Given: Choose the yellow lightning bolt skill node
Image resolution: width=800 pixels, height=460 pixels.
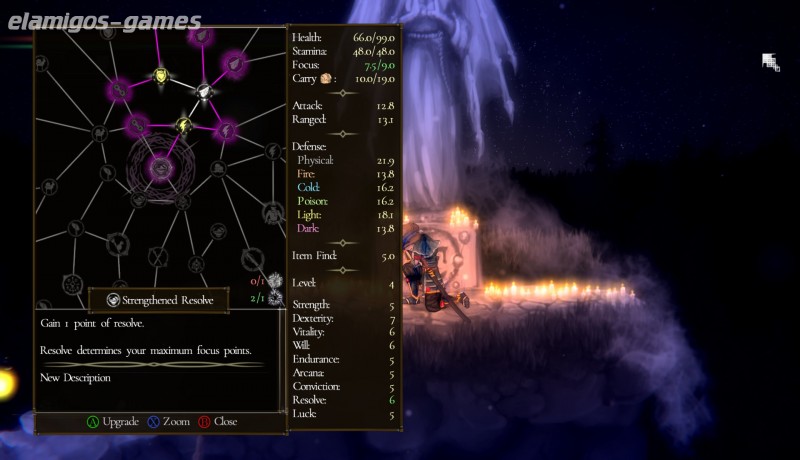Looking at the screenshot, I should click(x=184, y=125).
